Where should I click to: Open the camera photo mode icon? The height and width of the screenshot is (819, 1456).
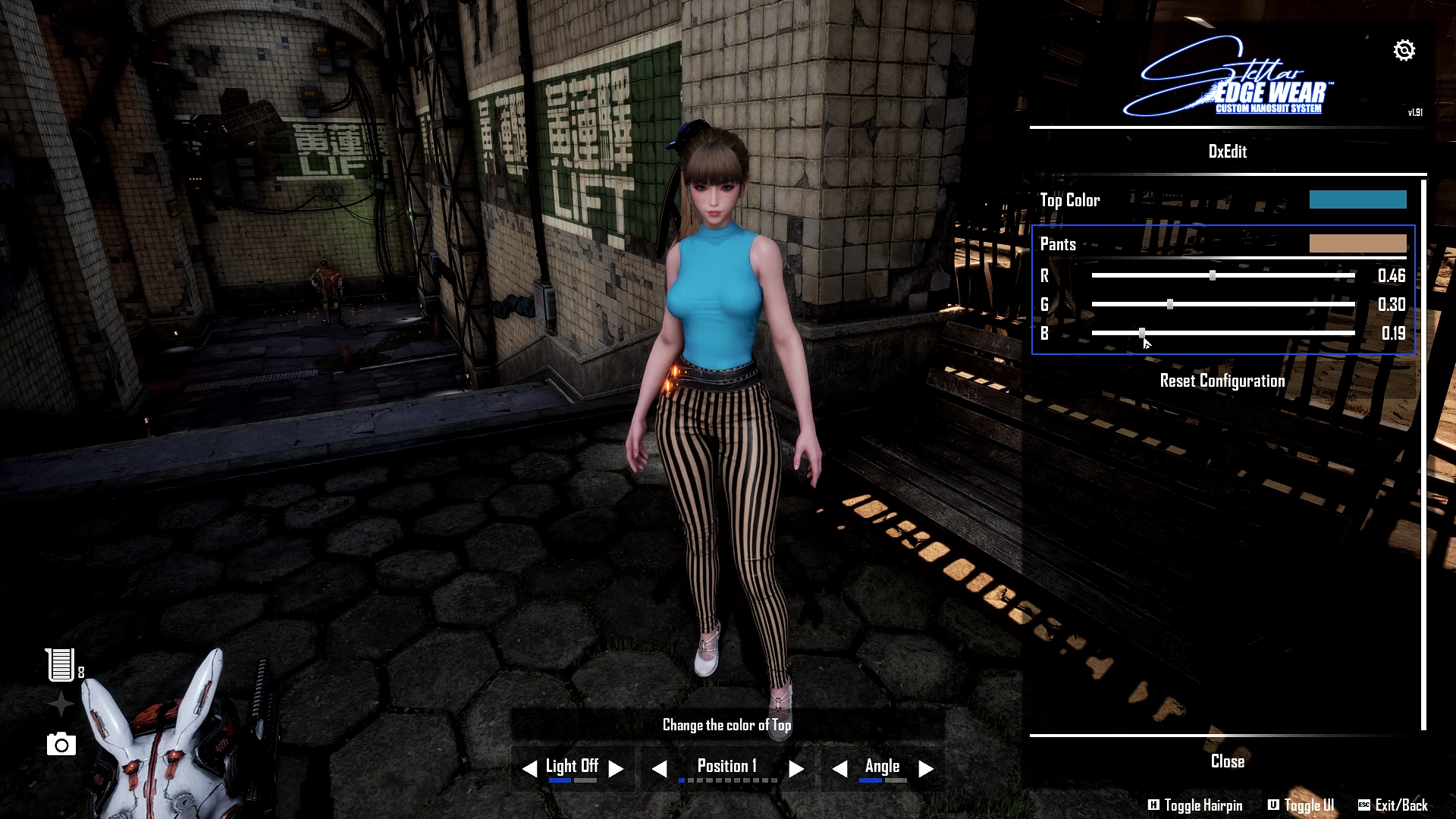(x=61, y=745)
